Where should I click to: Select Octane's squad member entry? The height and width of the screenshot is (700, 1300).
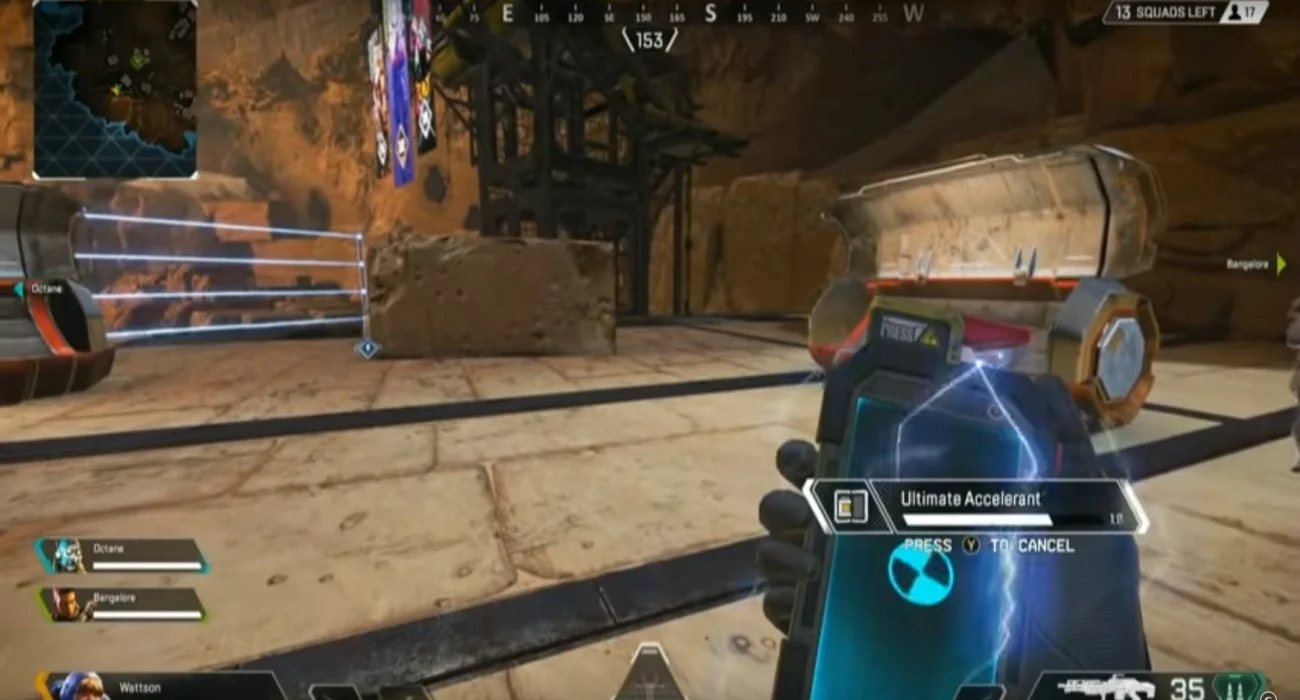point(122,556)
